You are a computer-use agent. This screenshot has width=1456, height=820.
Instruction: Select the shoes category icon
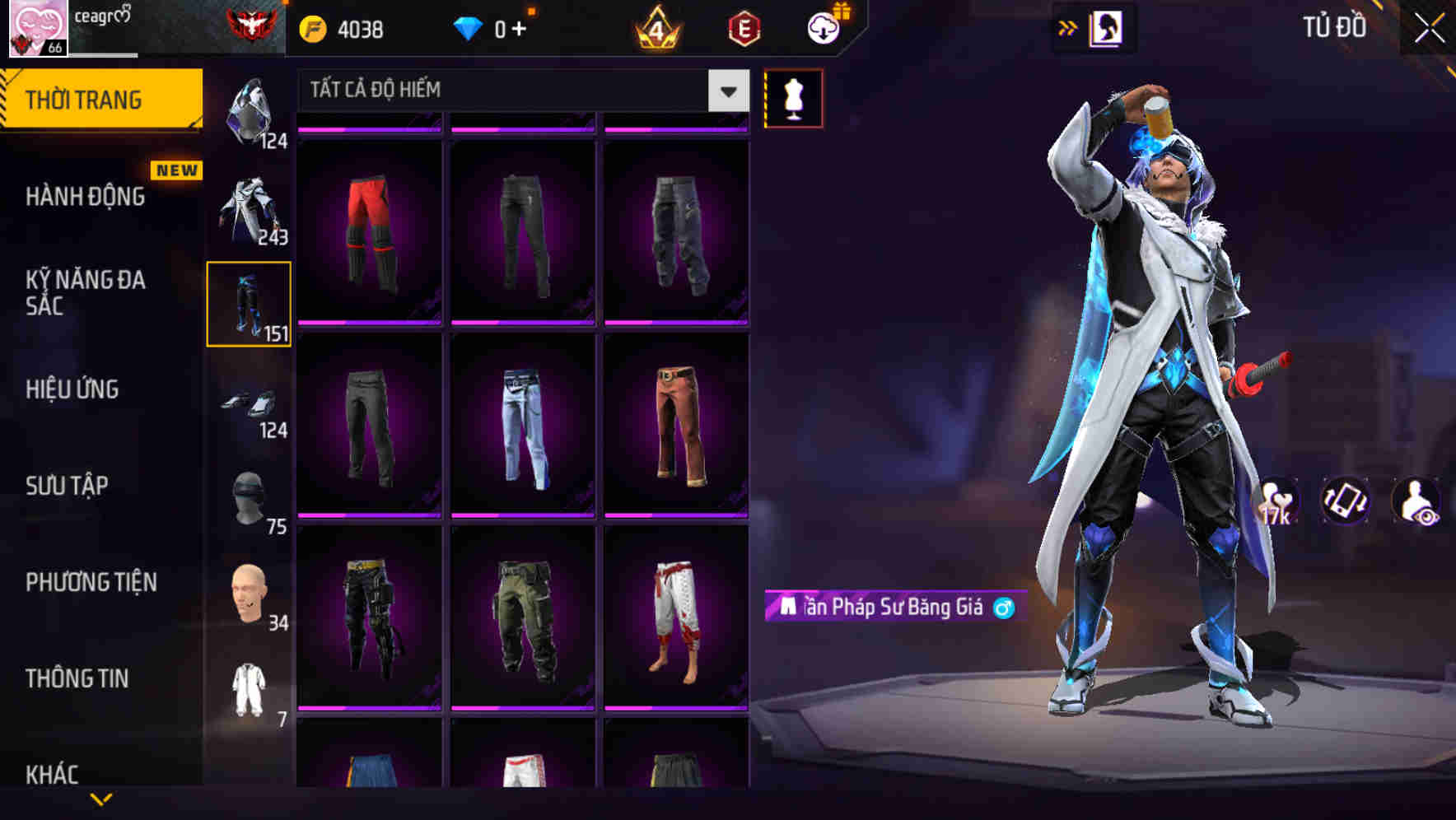click(250, 403)
